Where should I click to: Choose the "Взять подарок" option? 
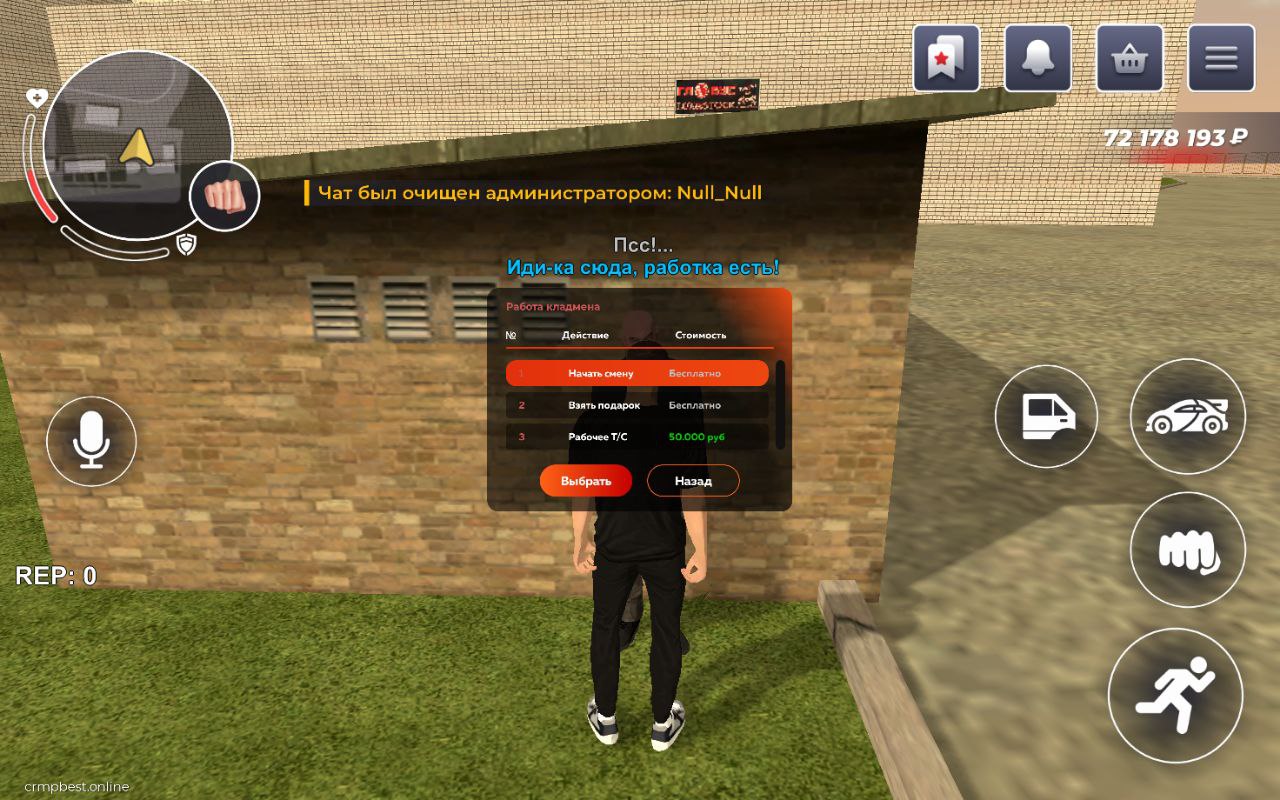coord(637,405)
